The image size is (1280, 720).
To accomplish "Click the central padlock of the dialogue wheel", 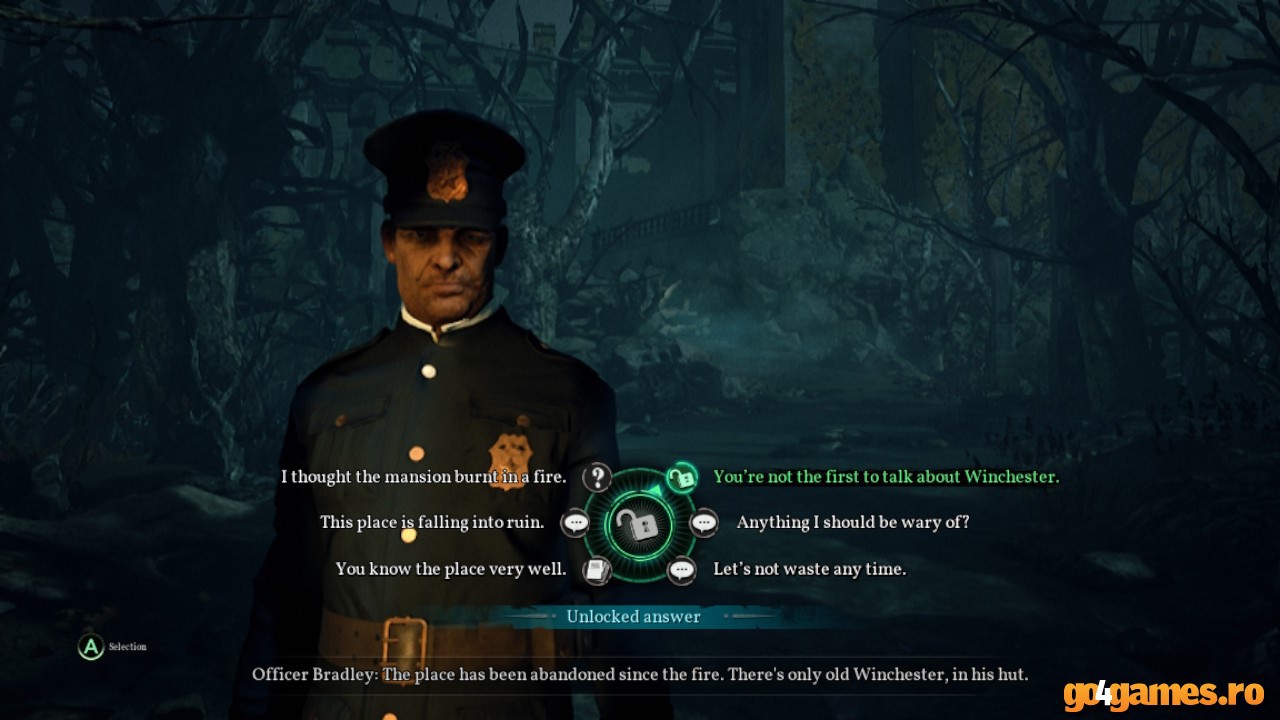I will 640,523.
